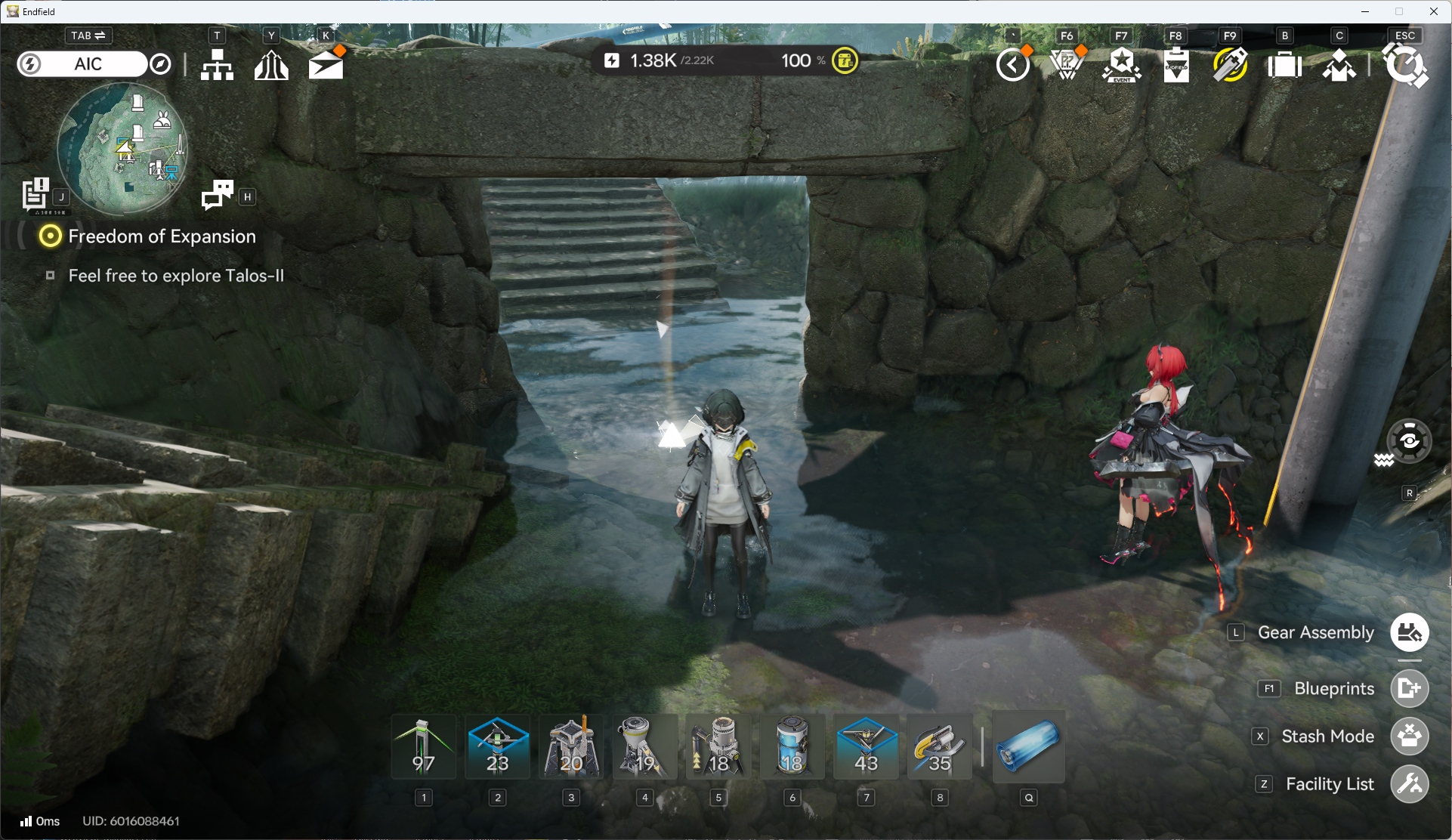Close the Endfield game window
Viewport: 1452px width, 840px height.
pyautogui.click(x=1433, y=11)
